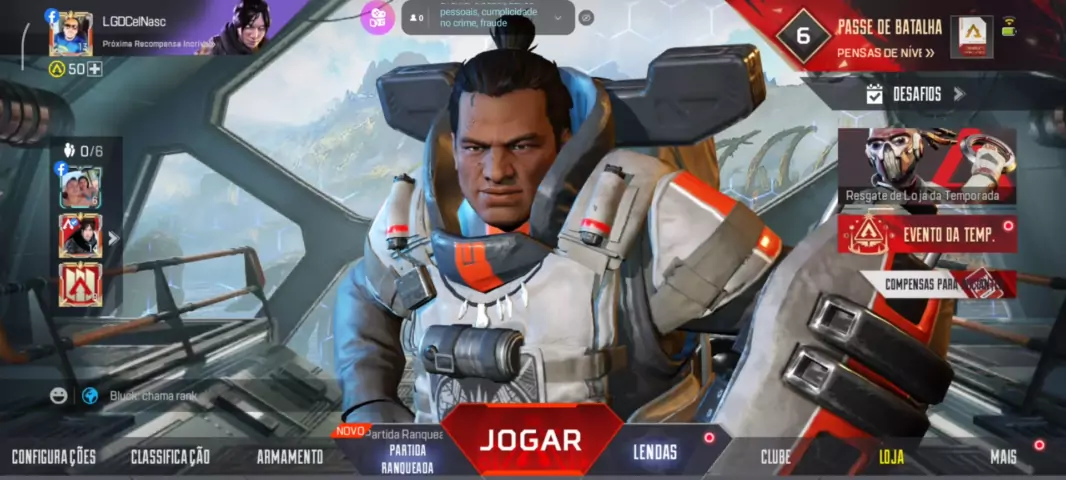Open the Configurações menu
Screen dimensions: 1066x480
tap(54, 457)
